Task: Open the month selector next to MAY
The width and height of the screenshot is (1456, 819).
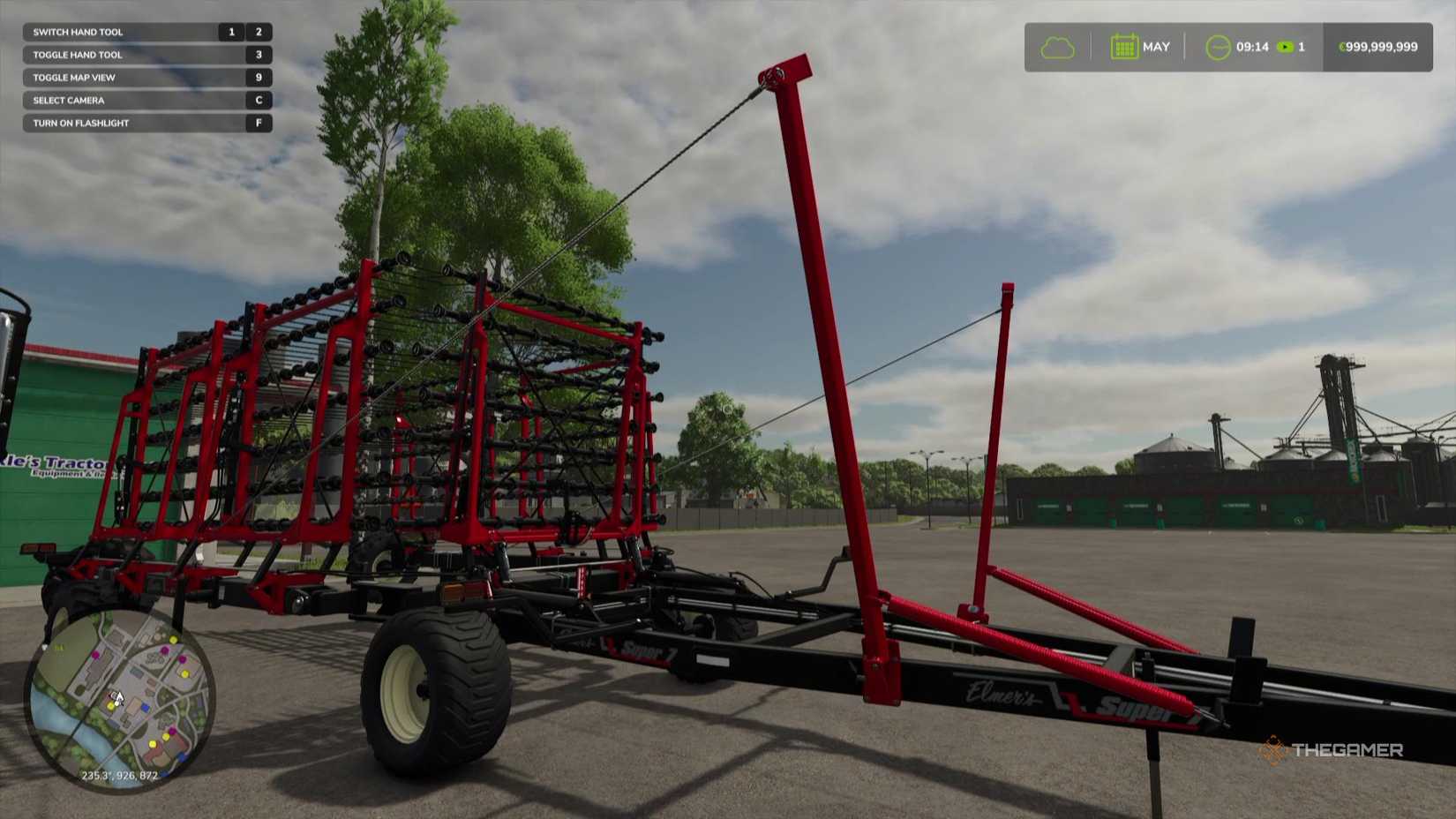Action: click(x=1156, y=46)
